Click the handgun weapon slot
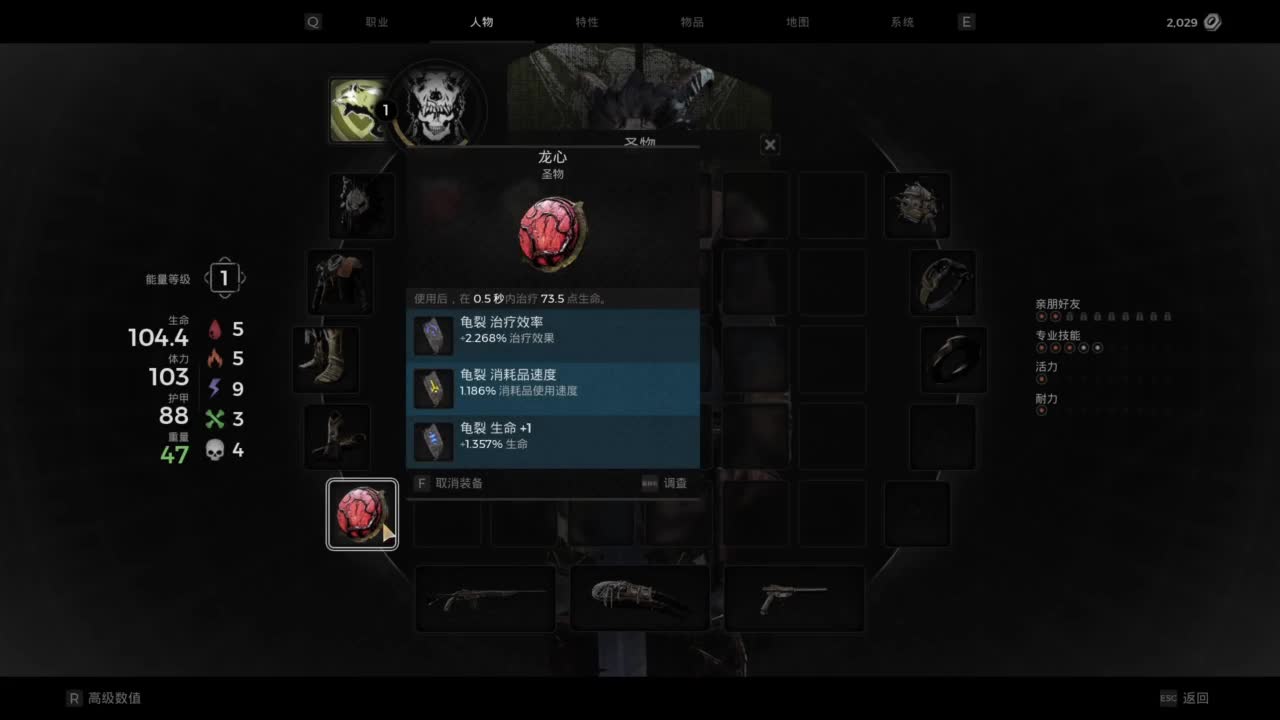This screenshot has width=1280, height=720. coord(795,597)
